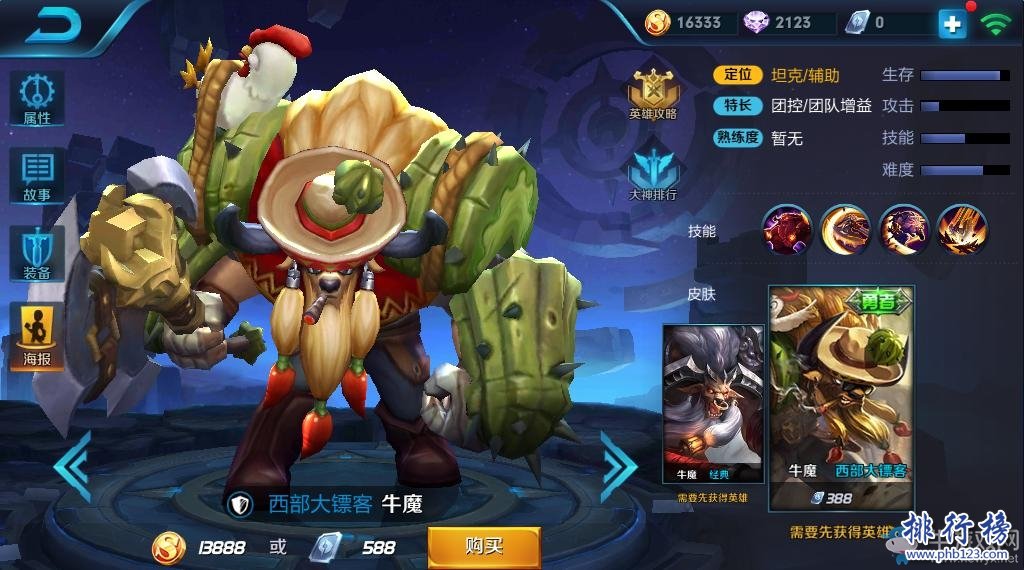This screenshot has height=570, width=1024.
Task: Switch to the 故事 story tab
Action: point(37,176)
